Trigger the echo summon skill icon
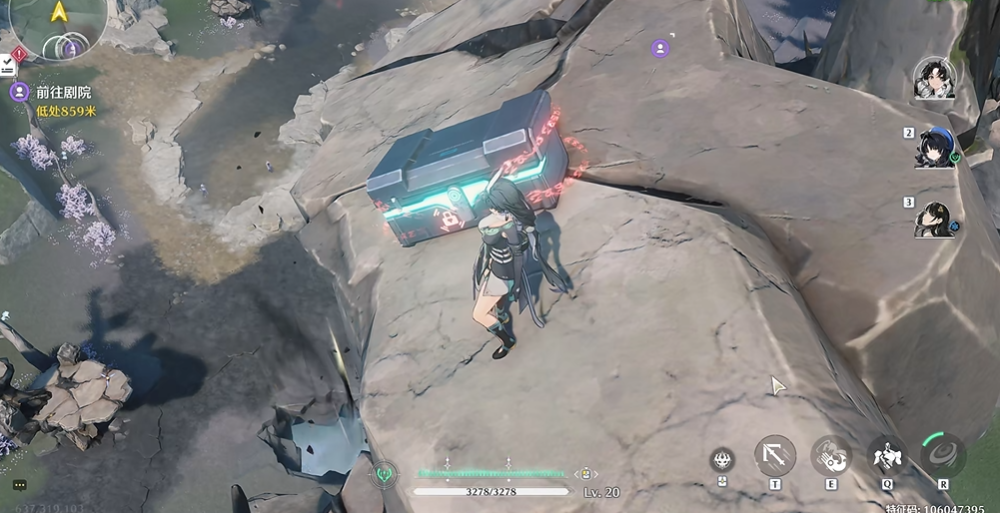Screen dimensions: 1000x513 point(887,456)
